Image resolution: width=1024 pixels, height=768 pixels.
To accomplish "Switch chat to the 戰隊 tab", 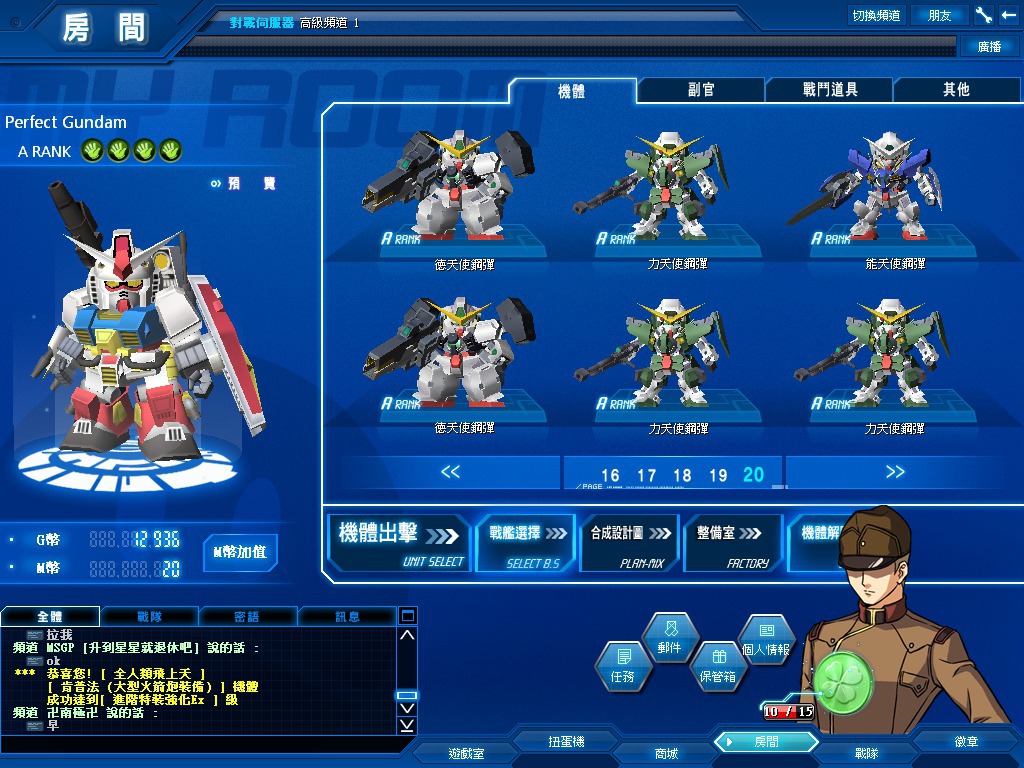I will [x=149, y=617].
